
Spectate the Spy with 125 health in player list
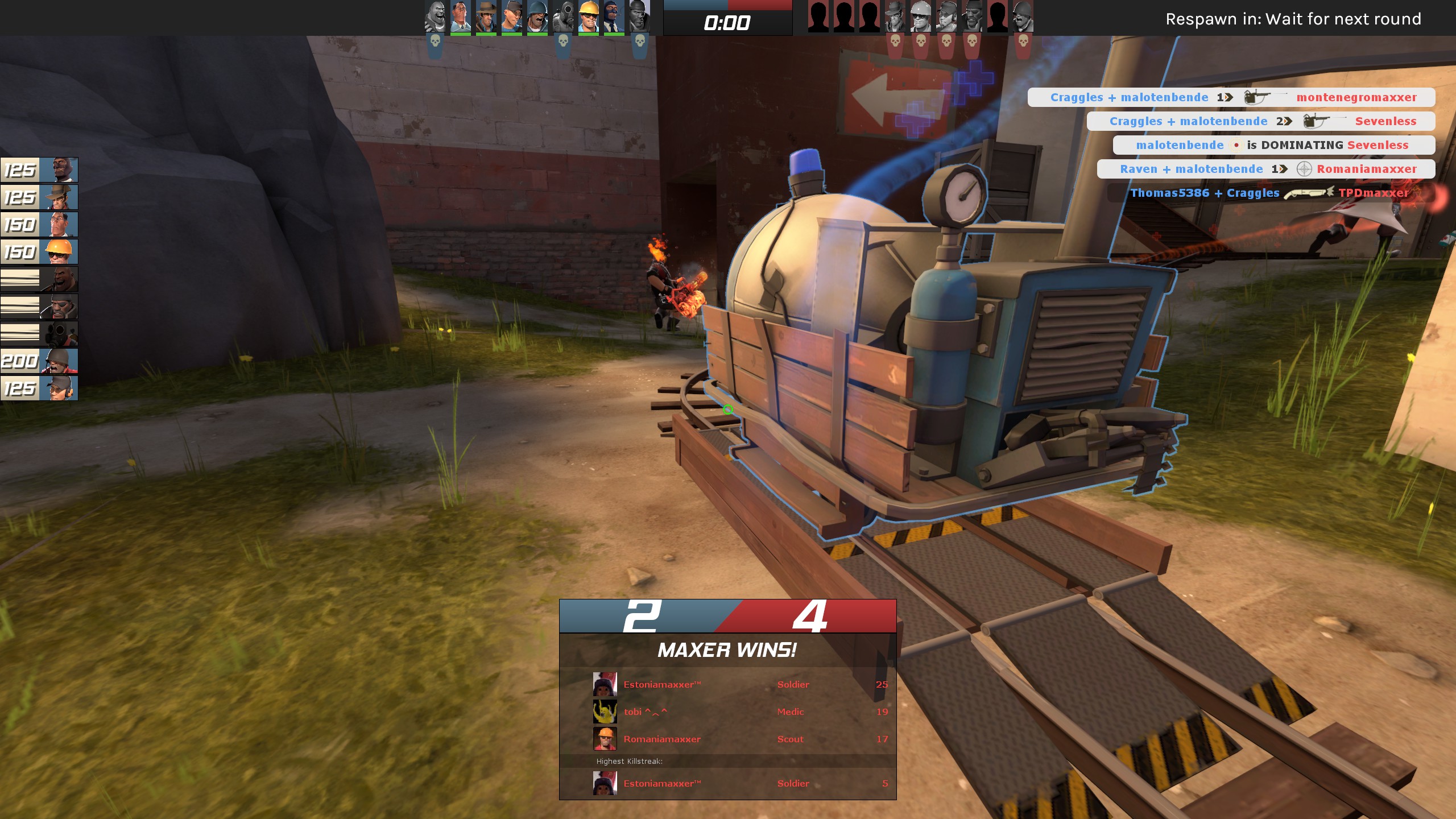coord(39,170)
